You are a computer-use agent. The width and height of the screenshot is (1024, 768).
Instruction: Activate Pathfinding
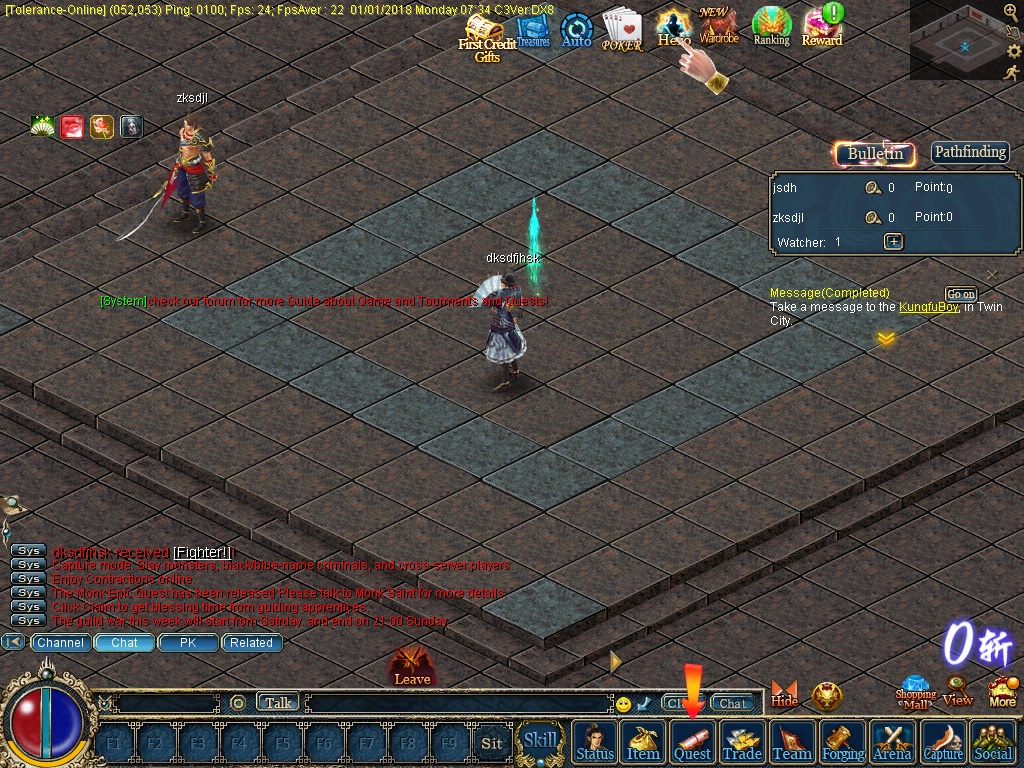click(970, 152)
